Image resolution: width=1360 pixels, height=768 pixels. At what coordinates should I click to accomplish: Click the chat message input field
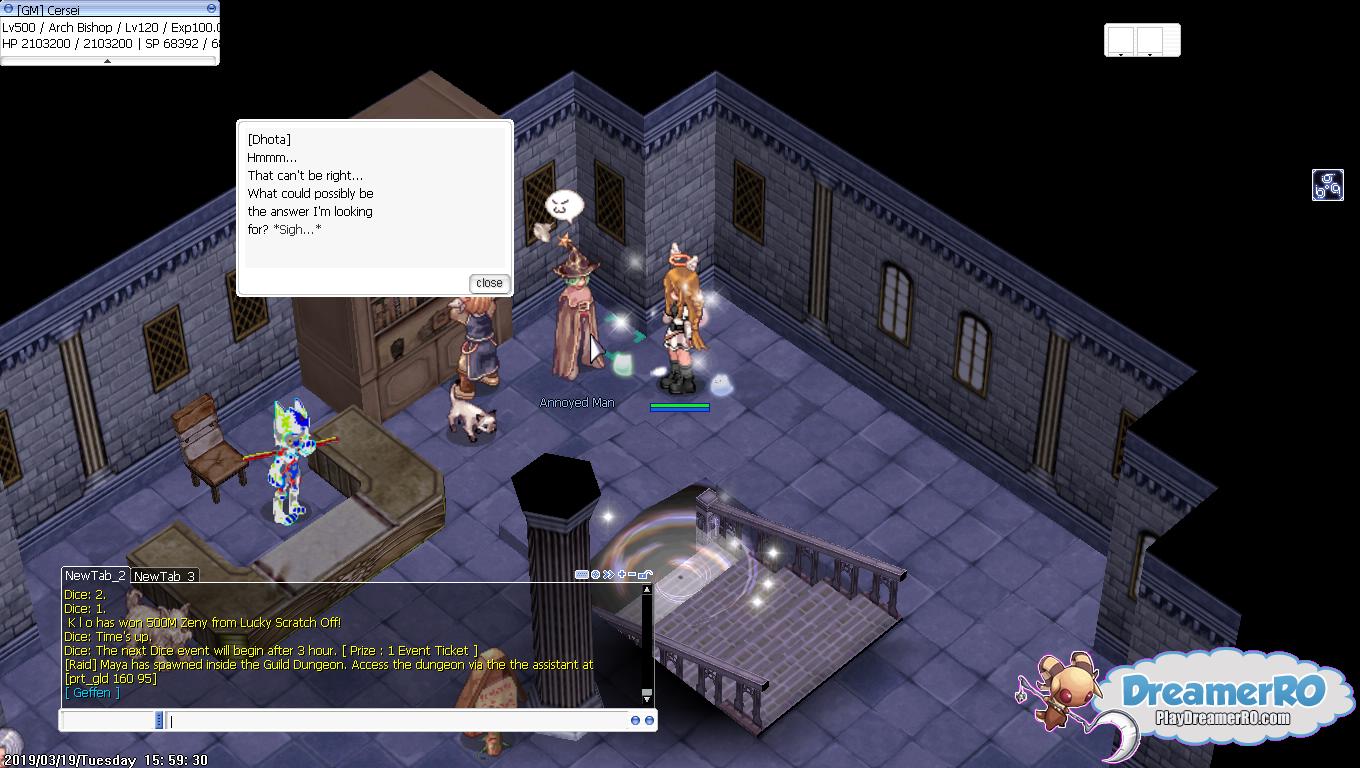click(398, 721)
